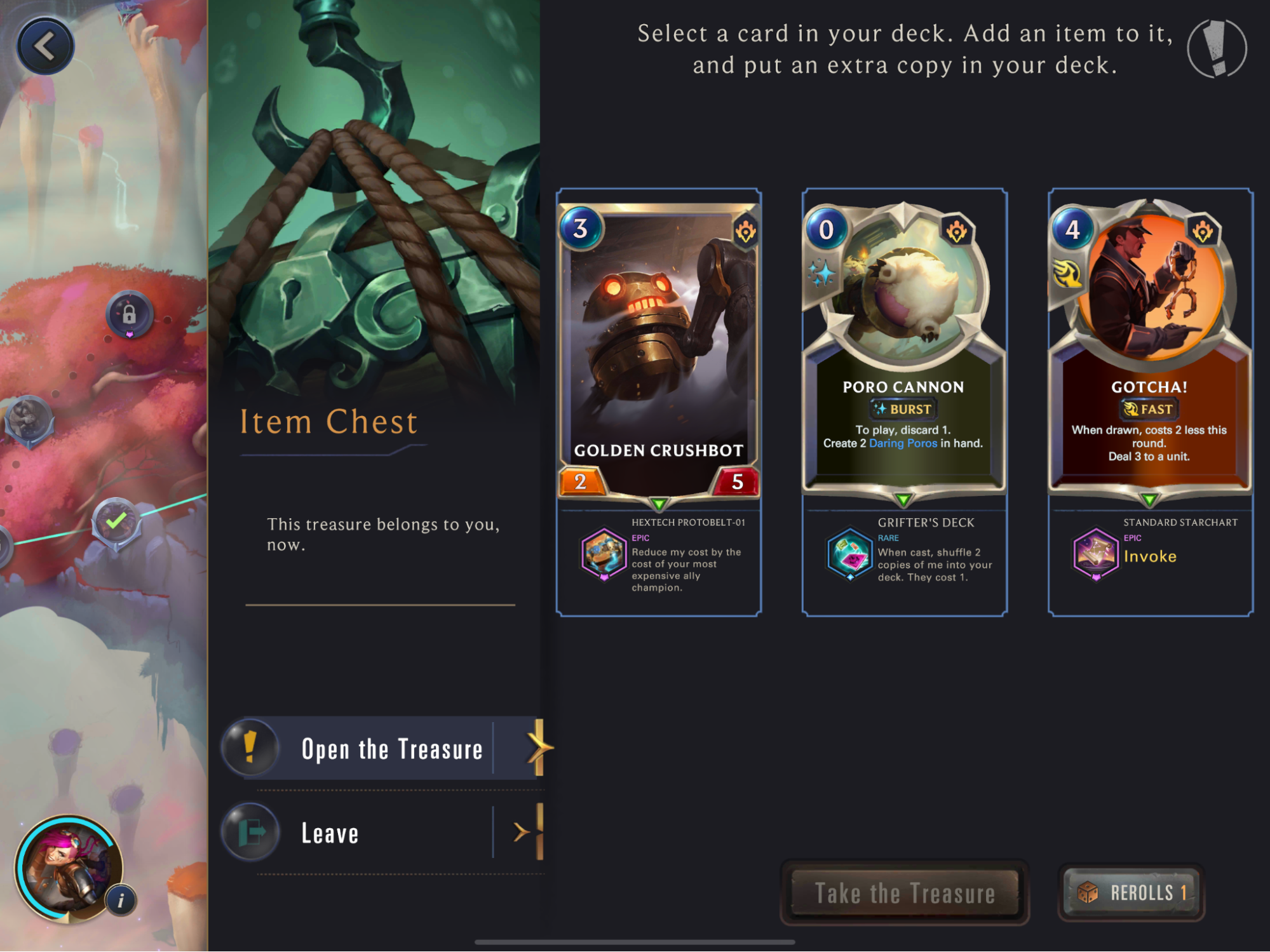
Task: Inspect the Standard Starchart item icon
Action: click(1095, 554)
